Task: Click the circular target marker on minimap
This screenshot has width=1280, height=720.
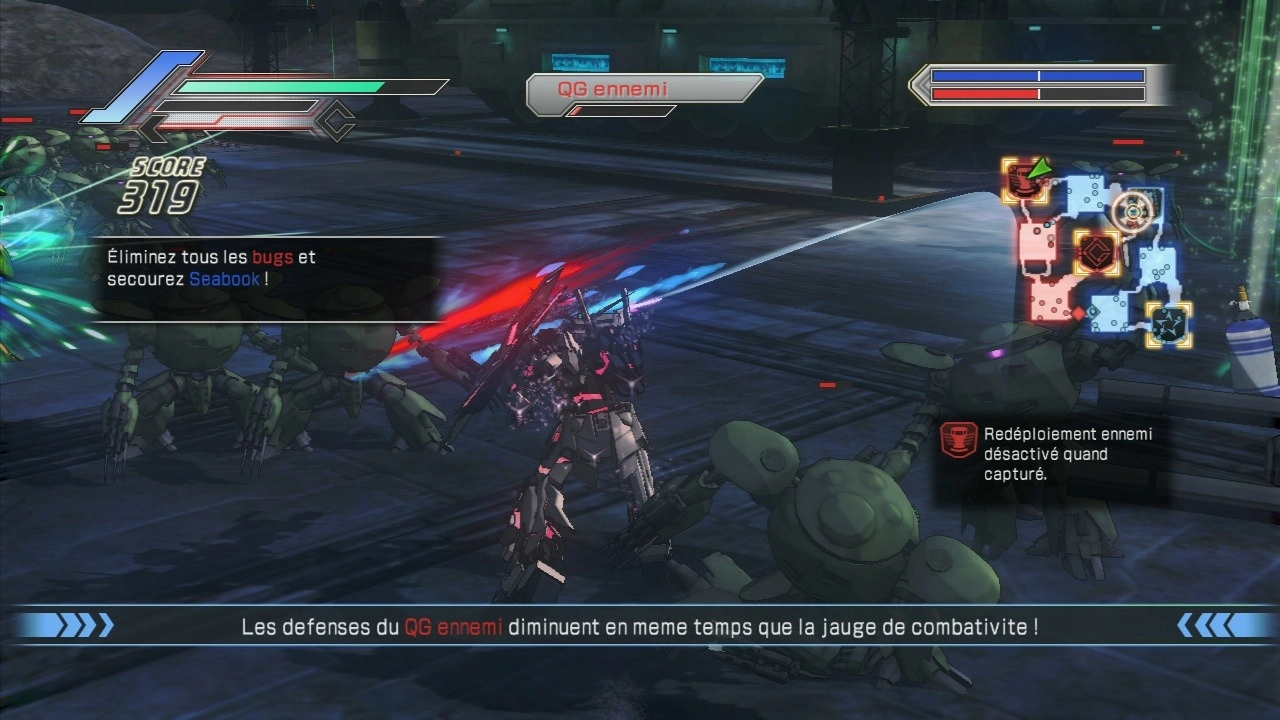Action: [1132, 211]
